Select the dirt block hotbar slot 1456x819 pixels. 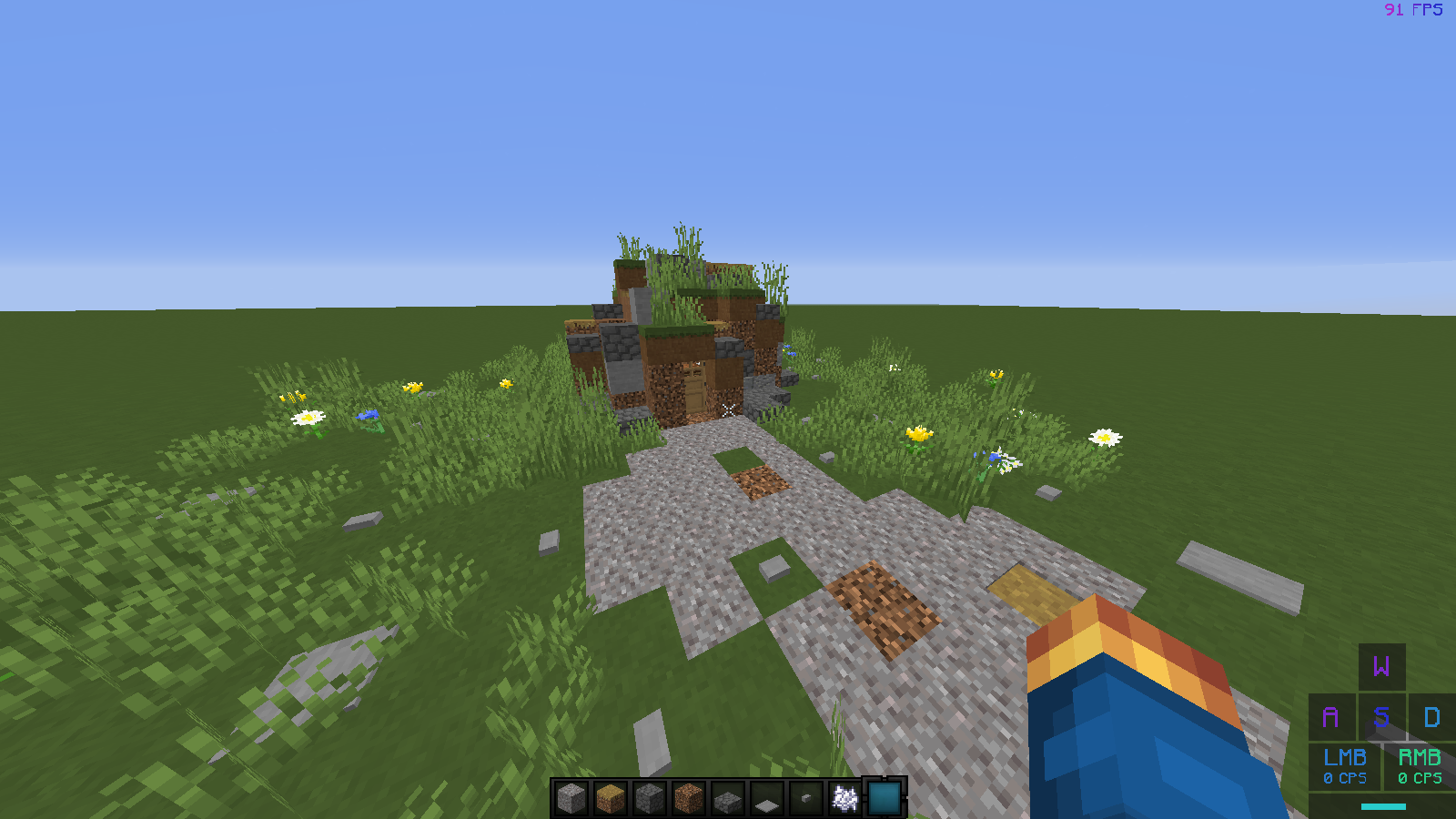pyautogui.click(x=688, y=796)
